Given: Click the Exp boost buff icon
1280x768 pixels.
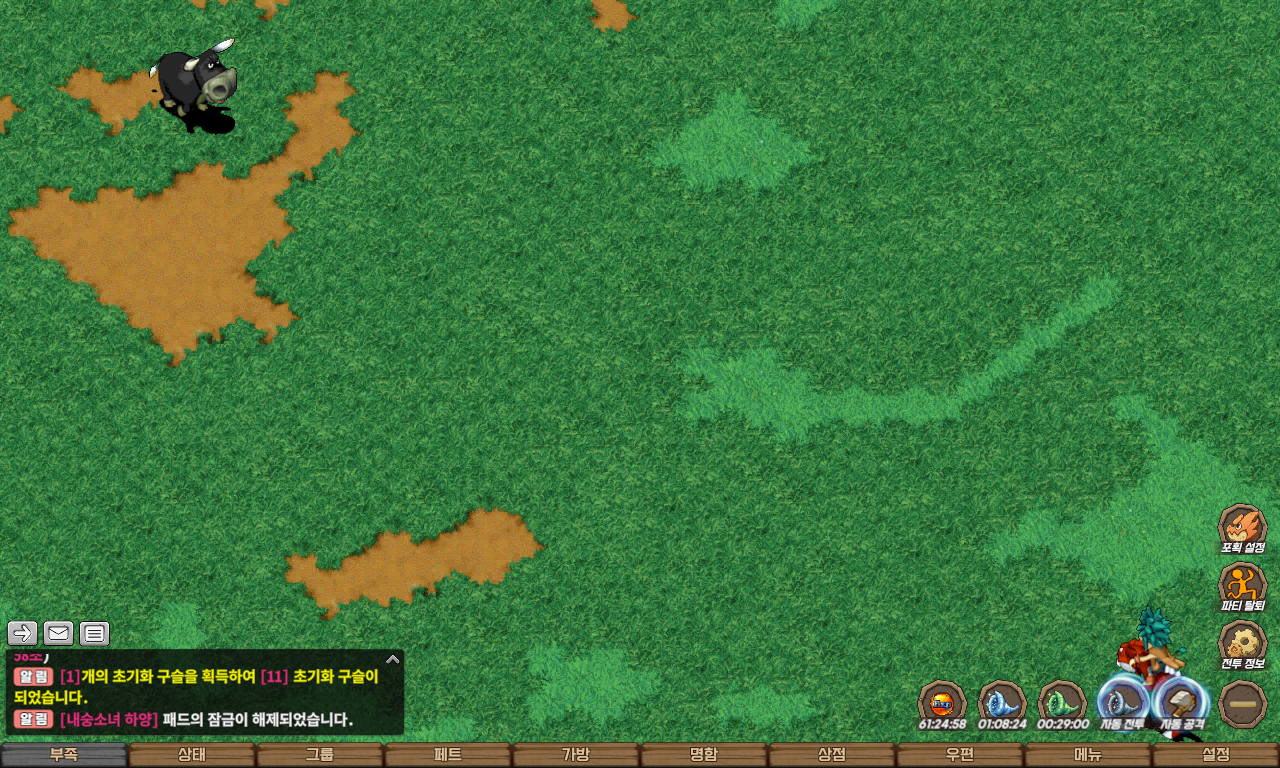Looking at the screenshot, I should click(x=942, y=703).
